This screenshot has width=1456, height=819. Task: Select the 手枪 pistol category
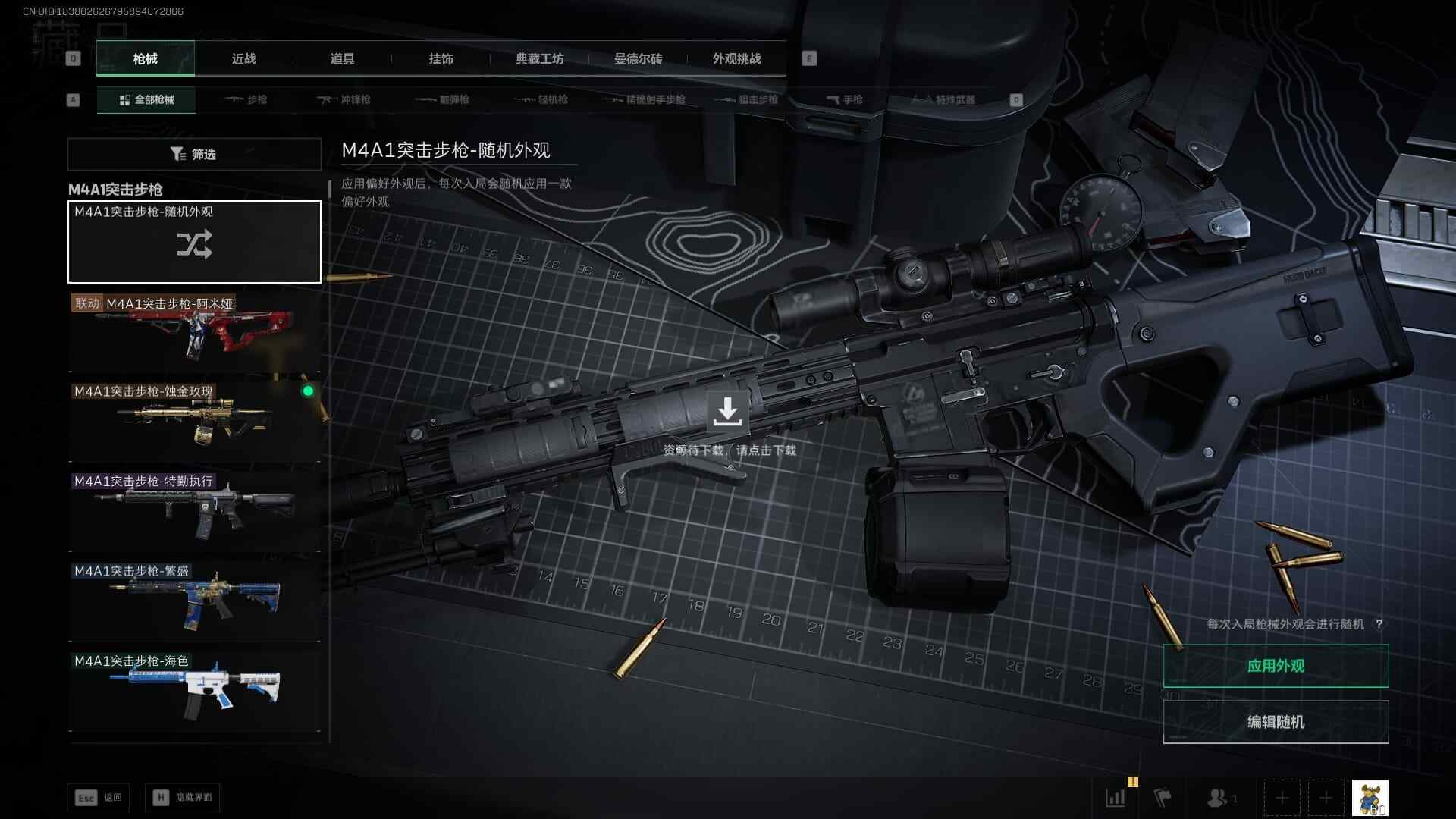[845, 99]
